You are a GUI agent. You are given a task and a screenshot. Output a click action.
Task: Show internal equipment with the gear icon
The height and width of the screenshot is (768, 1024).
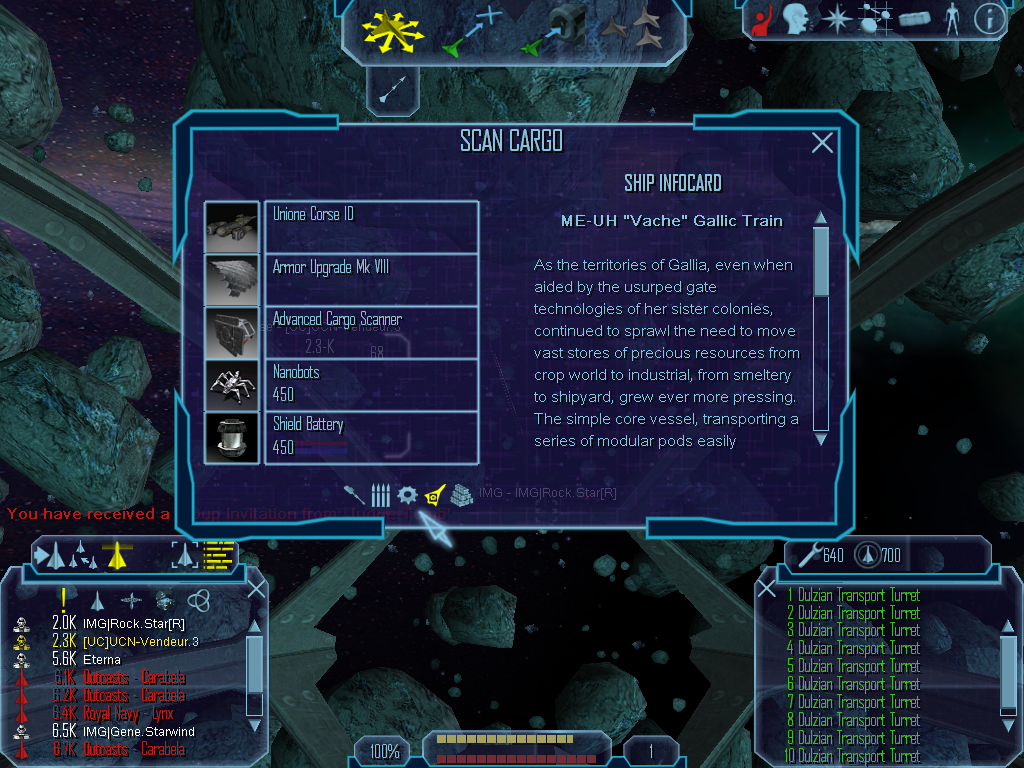click(406, 494)
